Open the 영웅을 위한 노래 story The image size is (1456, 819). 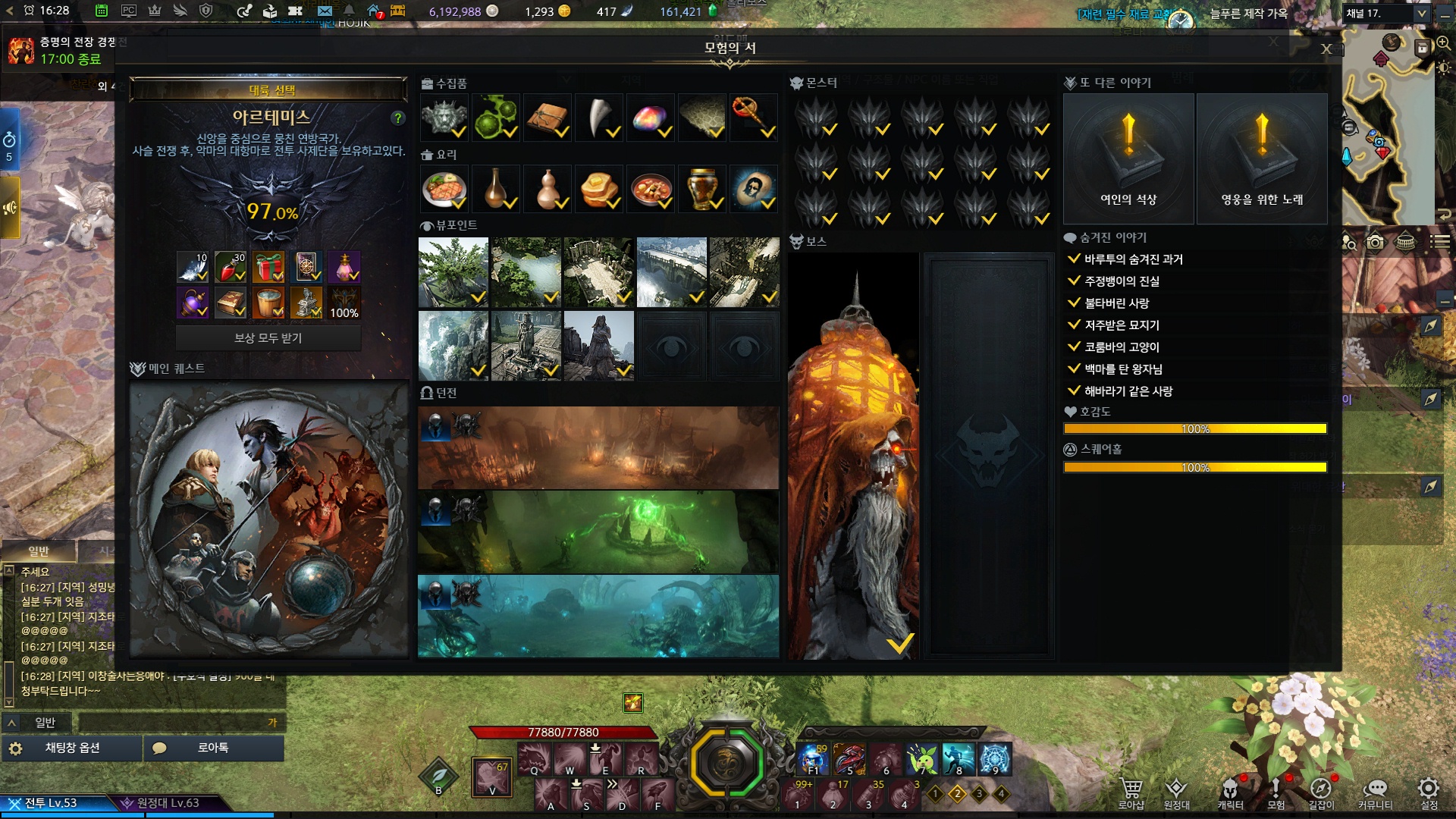pos(1262,158)
